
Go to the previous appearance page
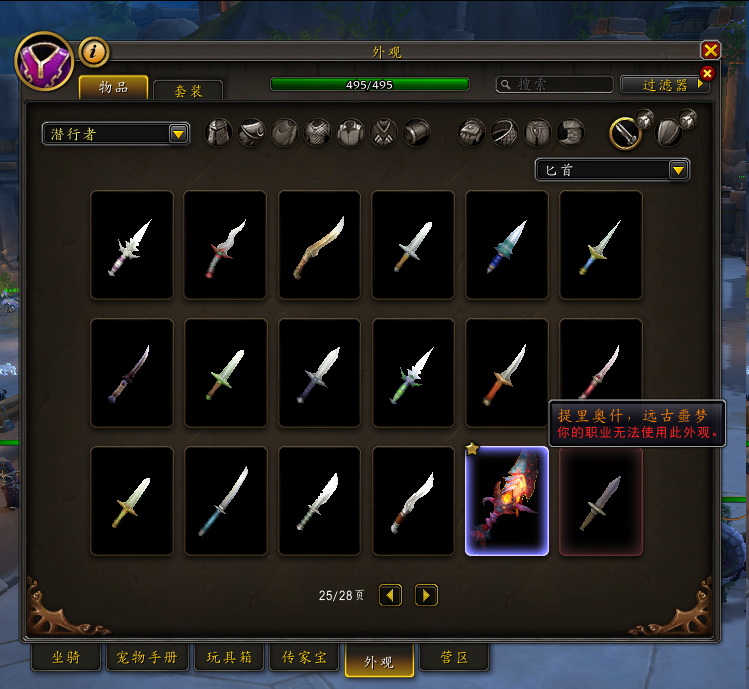coord(391,595)
